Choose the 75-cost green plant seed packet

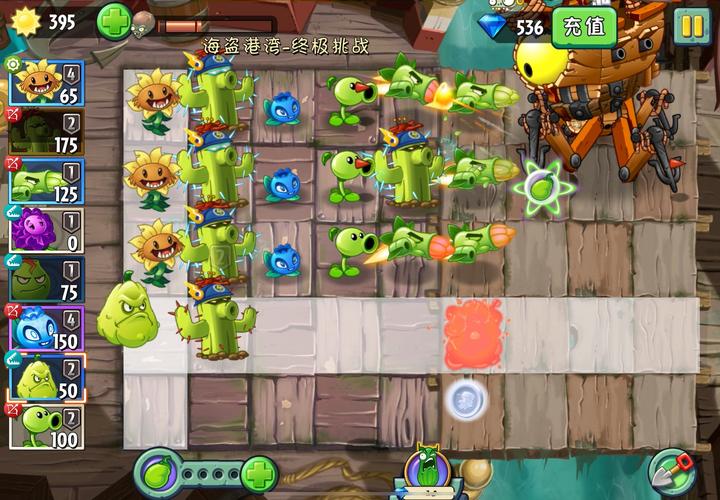coord(46,279)
